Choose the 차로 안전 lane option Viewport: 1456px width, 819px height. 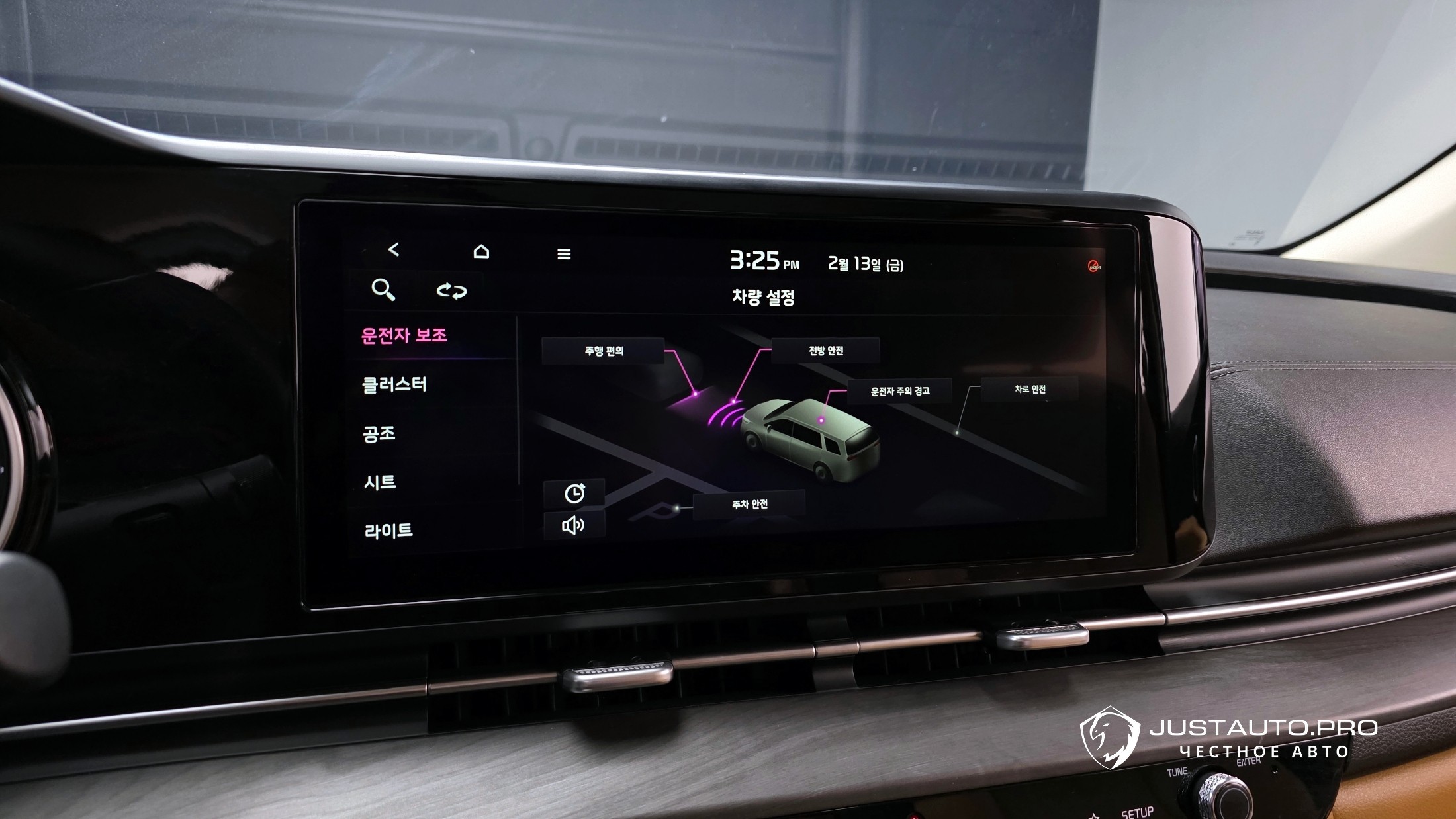click(1030, 390)
